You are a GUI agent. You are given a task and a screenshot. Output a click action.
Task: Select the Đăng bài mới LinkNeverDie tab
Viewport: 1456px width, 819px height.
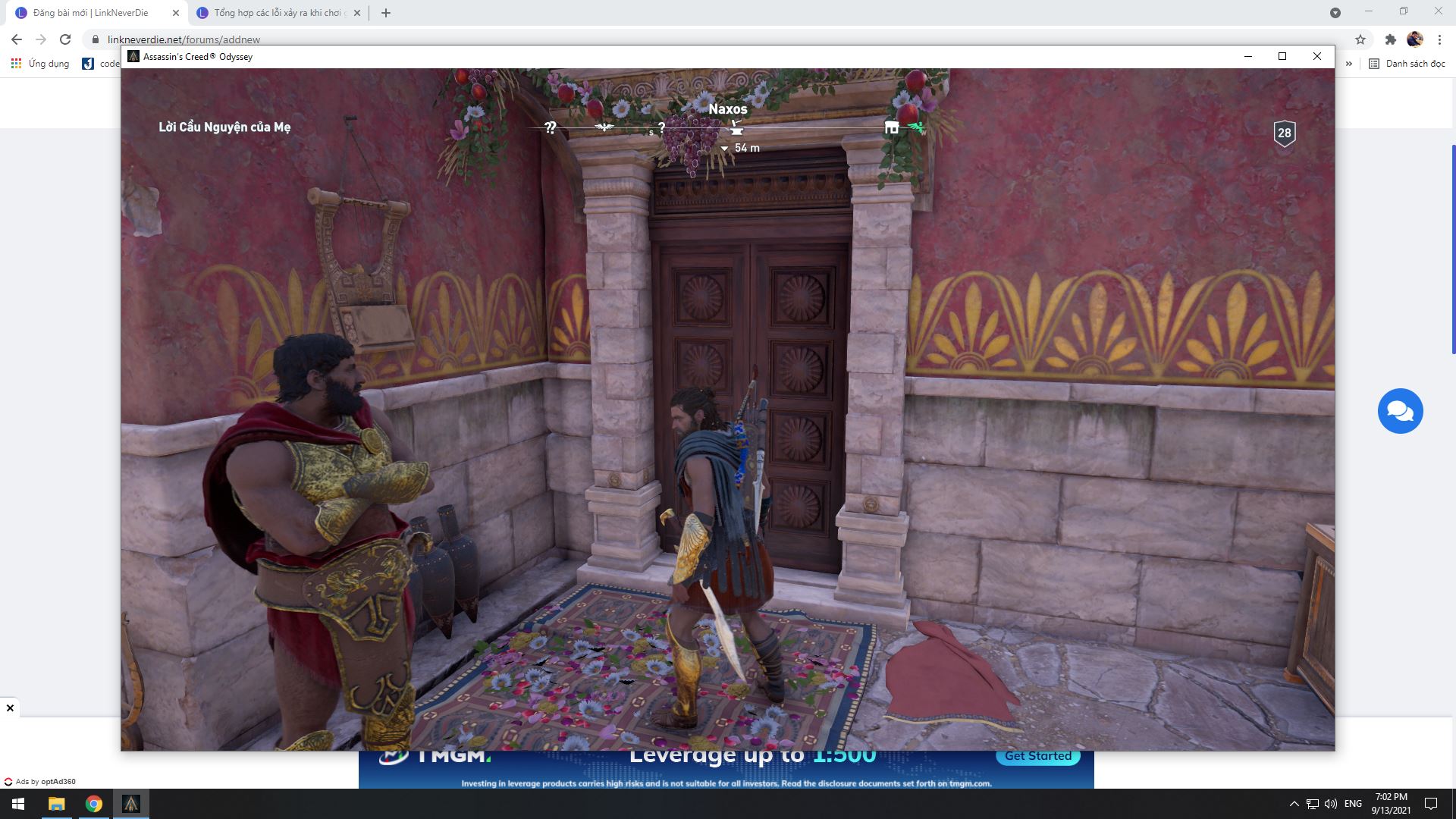[91, 12]
